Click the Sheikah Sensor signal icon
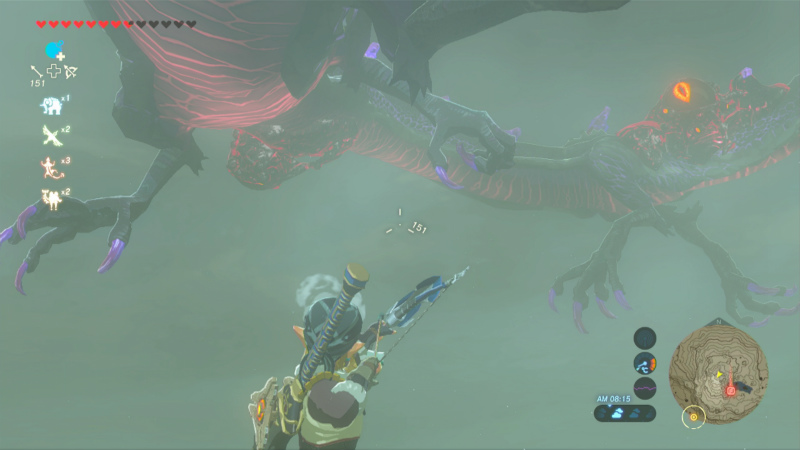This screenshot has height=450, width=800. 645,340
